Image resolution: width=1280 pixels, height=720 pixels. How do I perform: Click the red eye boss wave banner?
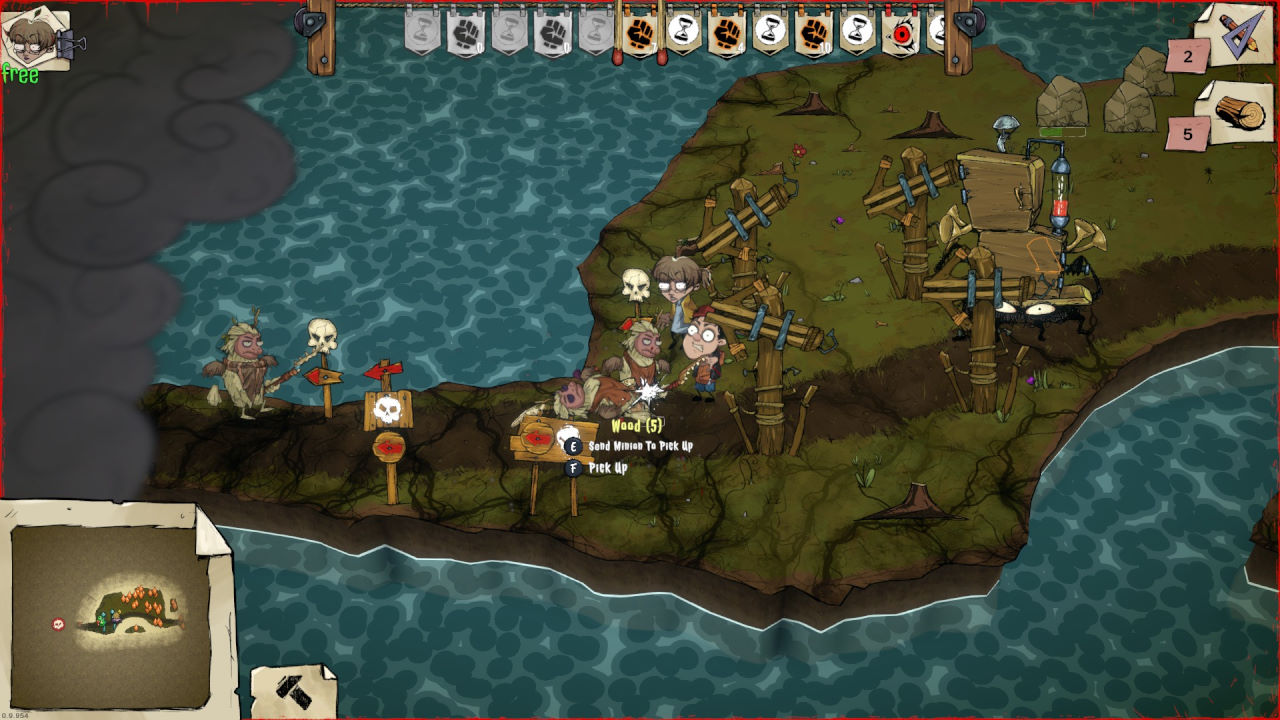(900, 34)
